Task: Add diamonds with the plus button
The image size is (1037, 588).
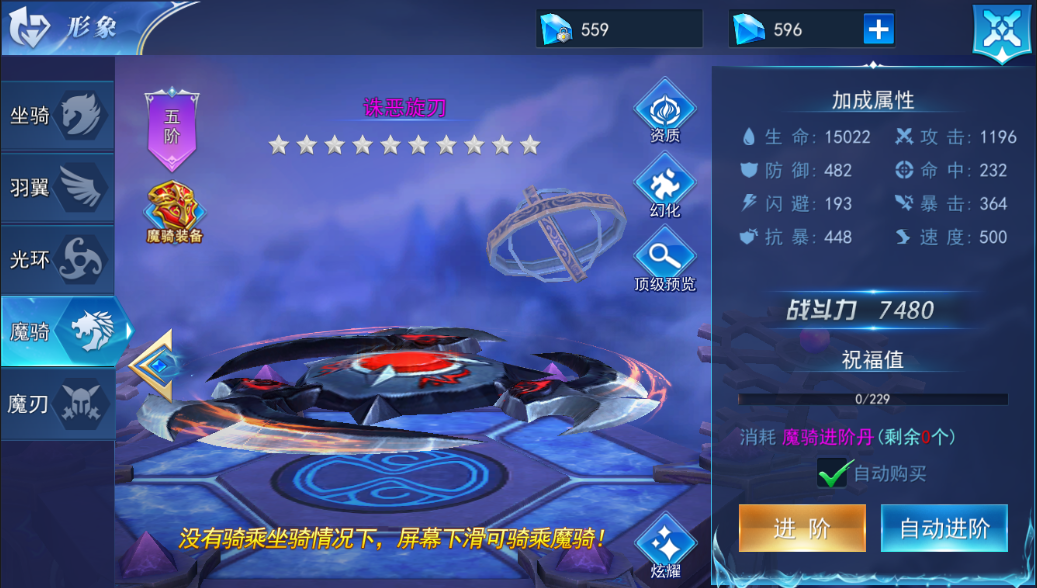Action: point(878,30)
